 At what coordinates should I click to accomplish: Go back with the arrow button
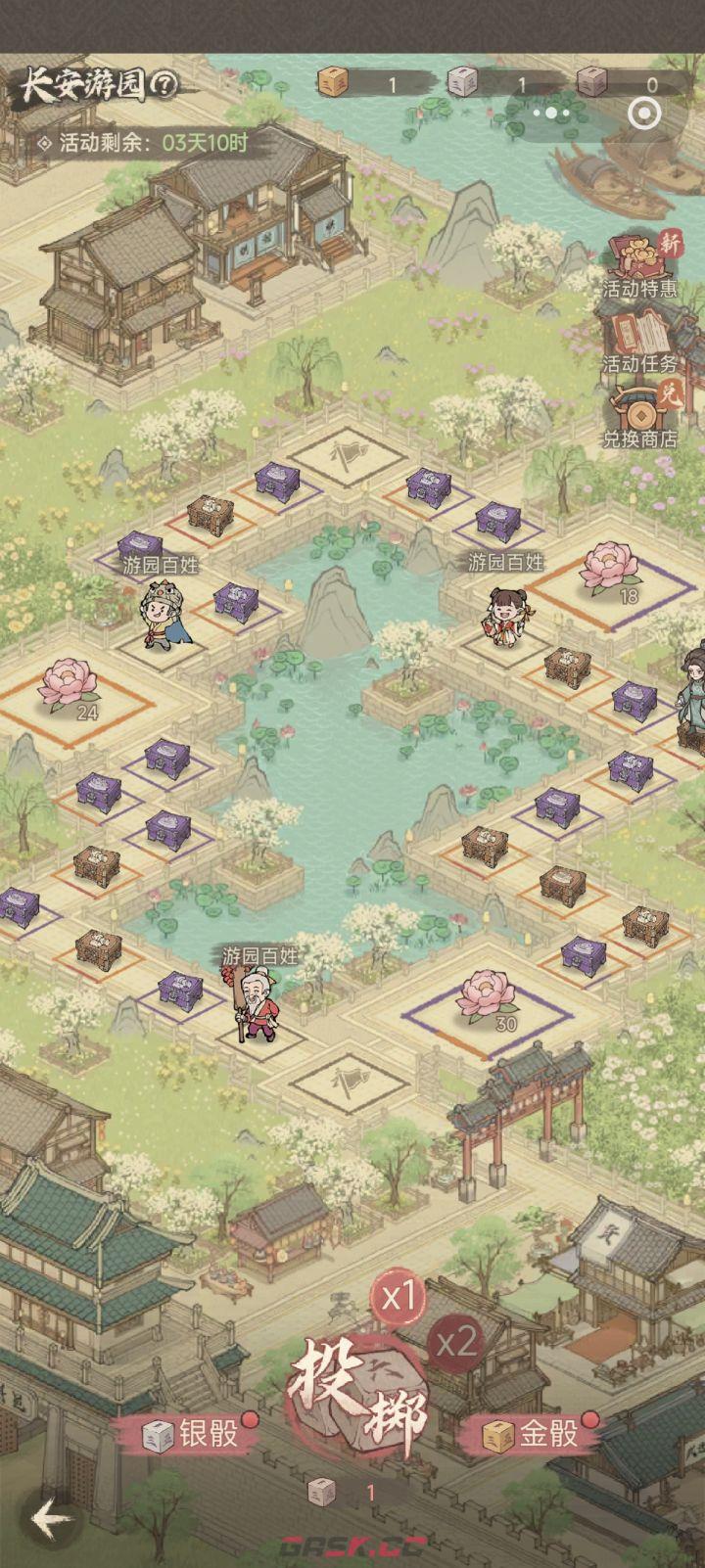51,1519
